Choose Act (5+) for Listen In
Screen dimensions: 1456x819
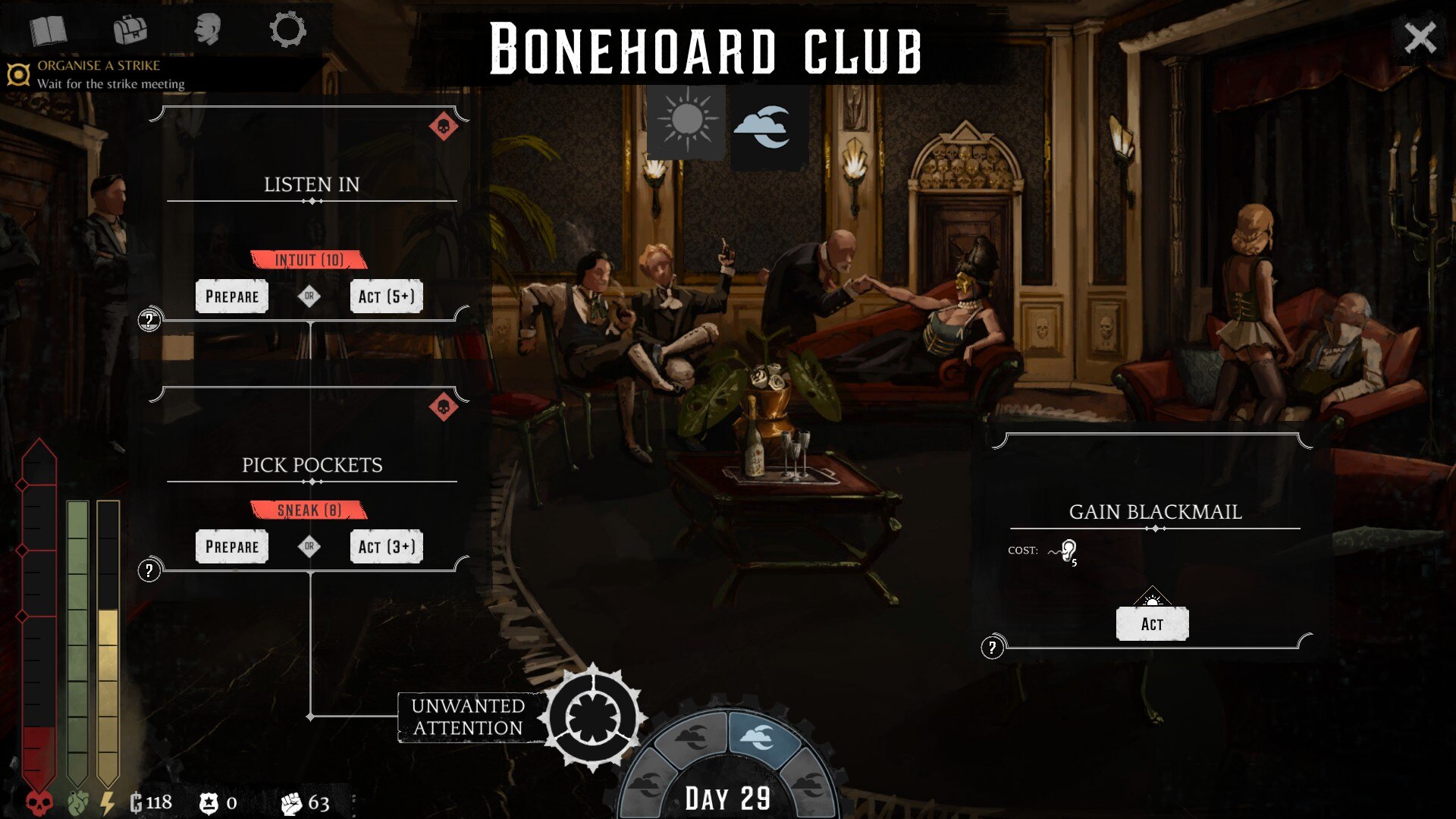[386, 297]
